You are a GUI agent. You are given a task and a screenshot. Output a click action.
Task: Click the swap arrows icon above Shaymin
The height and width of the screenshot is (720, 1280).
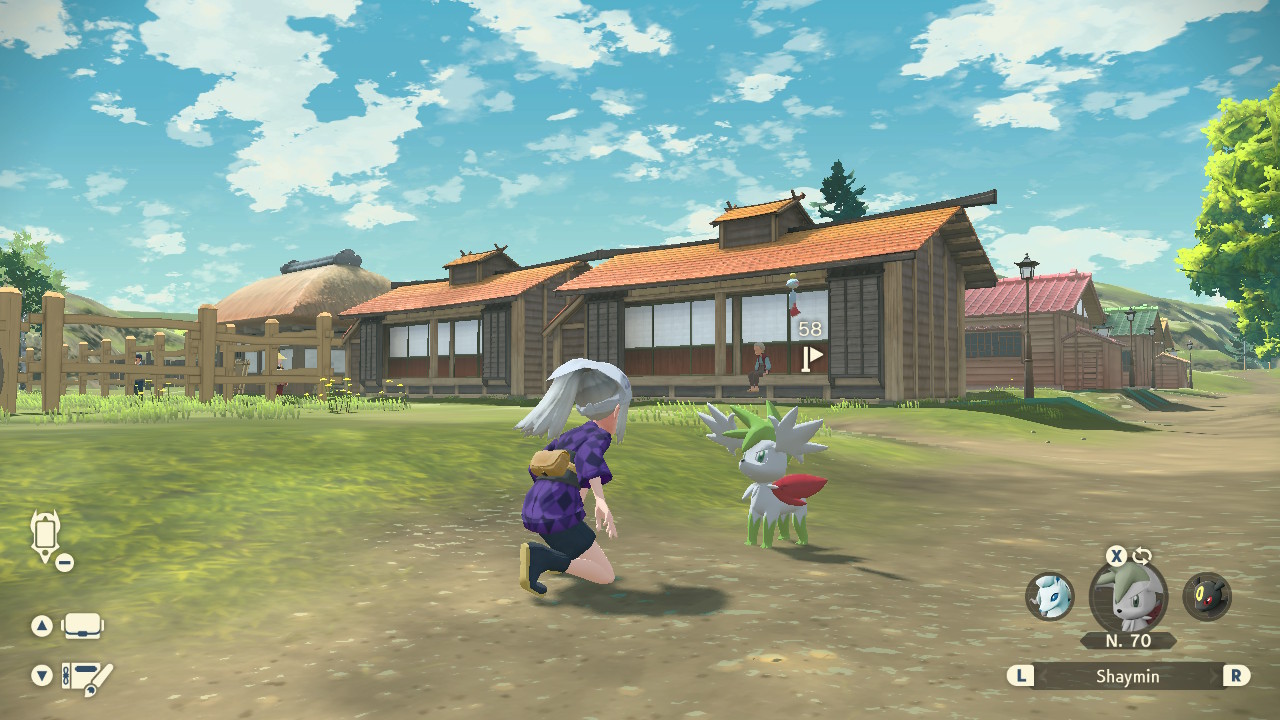tap(1142, 556)
